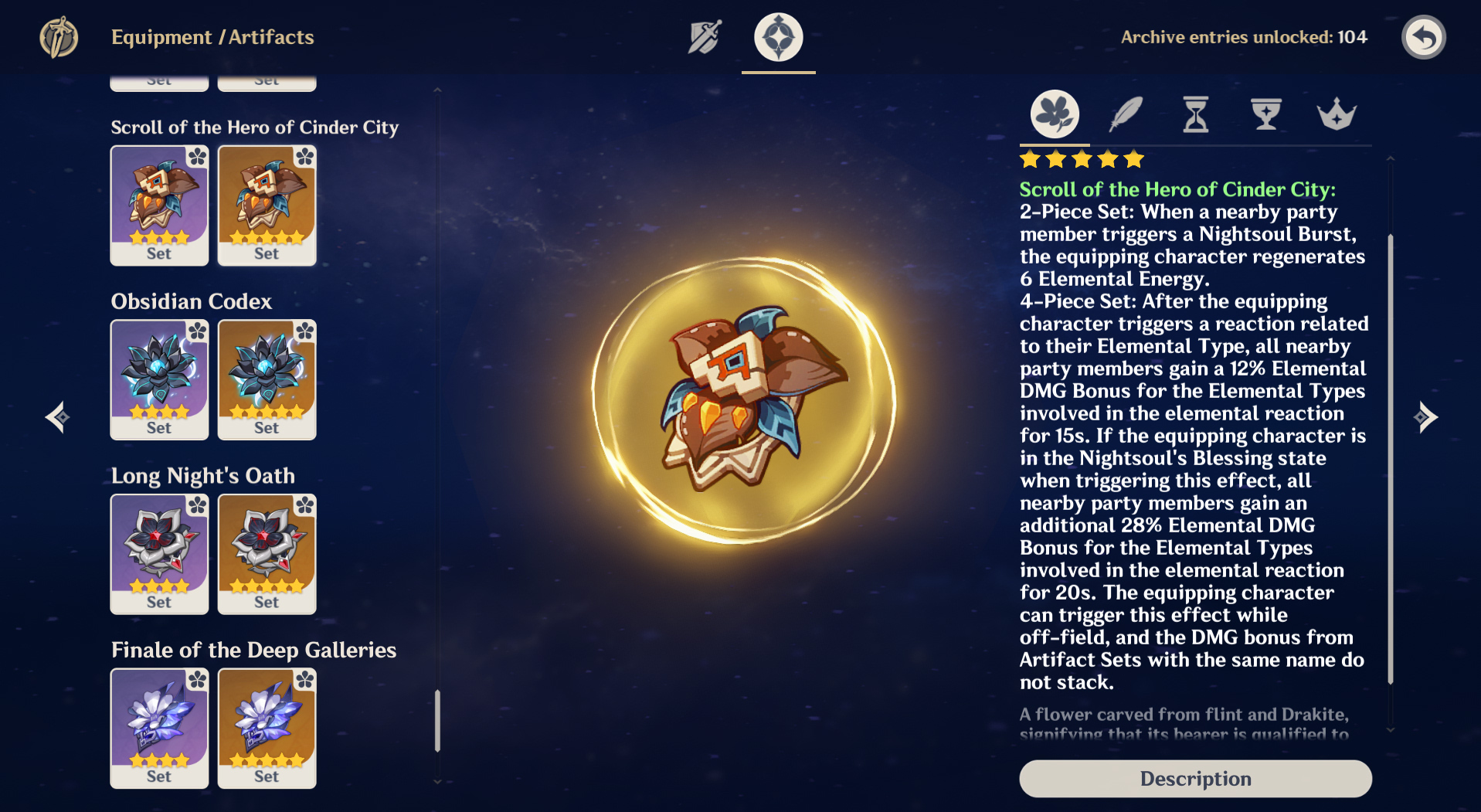Go to the previous entry with left arrow
Screen dimensions: 1481x812
tap(57, 417)
